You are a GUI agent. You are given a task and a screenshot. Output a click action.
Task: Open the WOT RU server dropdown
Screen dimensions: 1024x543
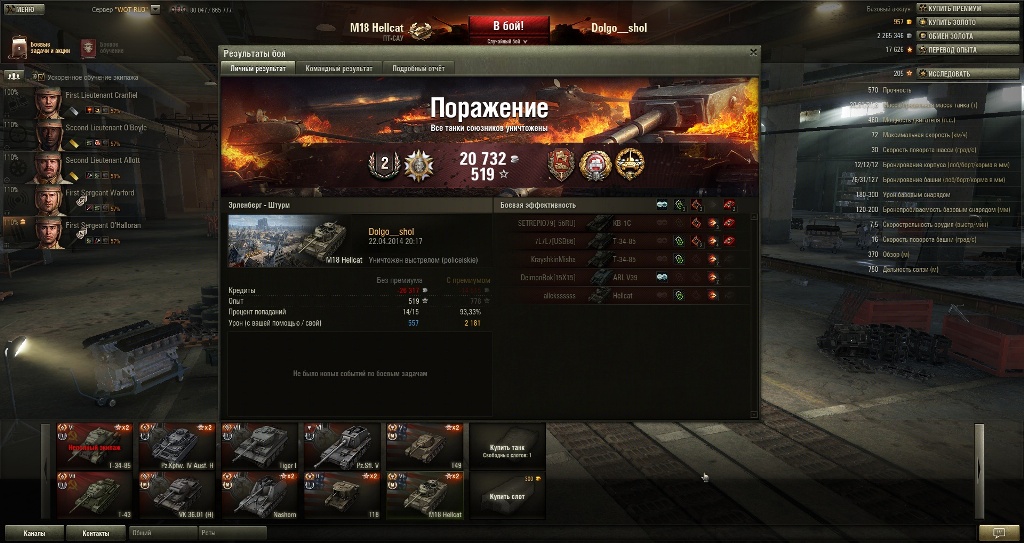pyautogui.click(x=125, y=9)
